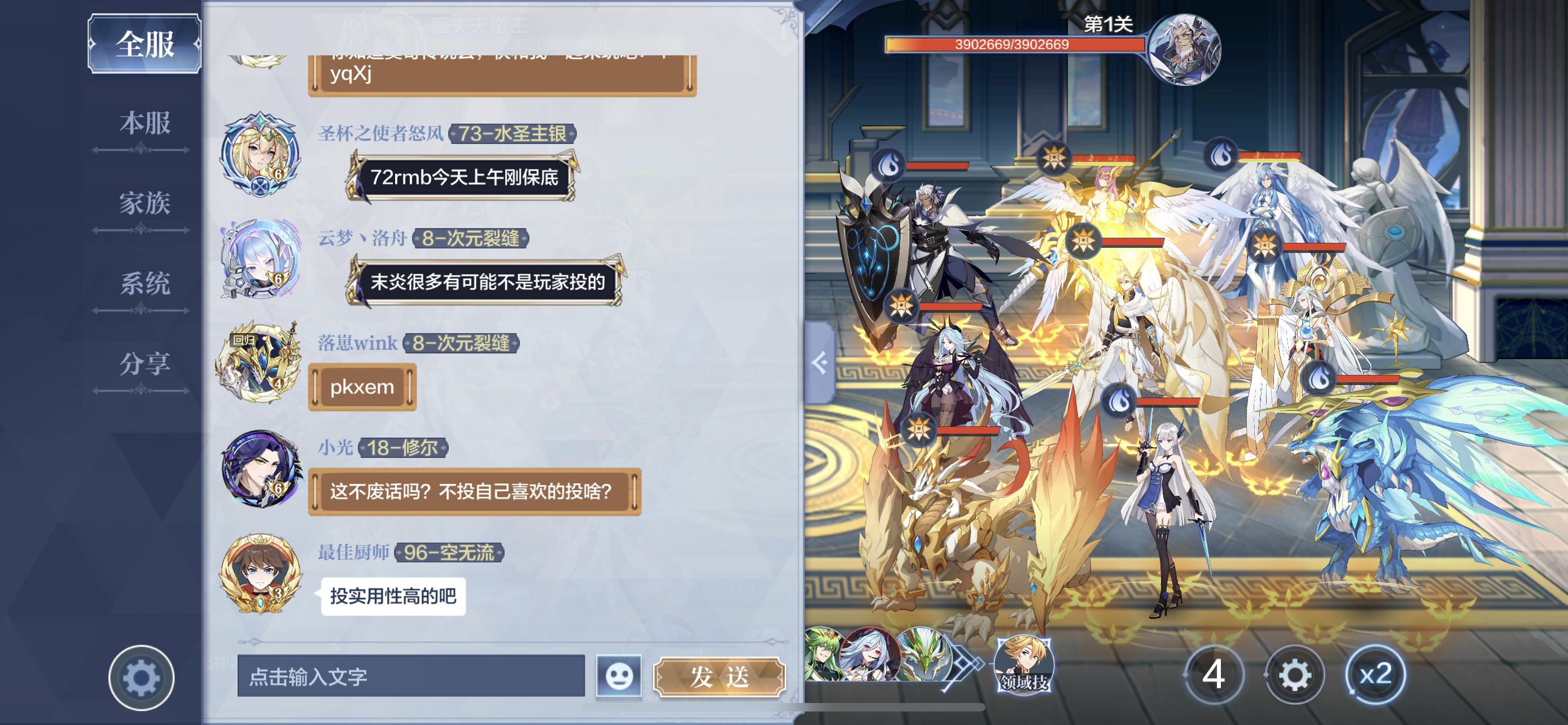Activate the 领域技 domain skill
Screen dimensions: 1568x725
point(1023,665)
